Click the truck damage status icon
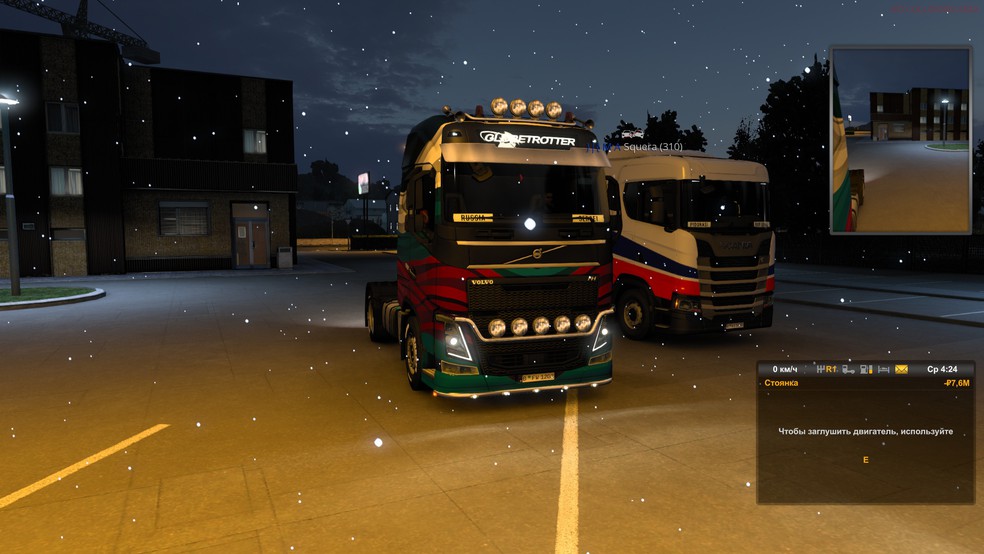Viewport: 984px width, 554px height. click(x=848, y=369)
